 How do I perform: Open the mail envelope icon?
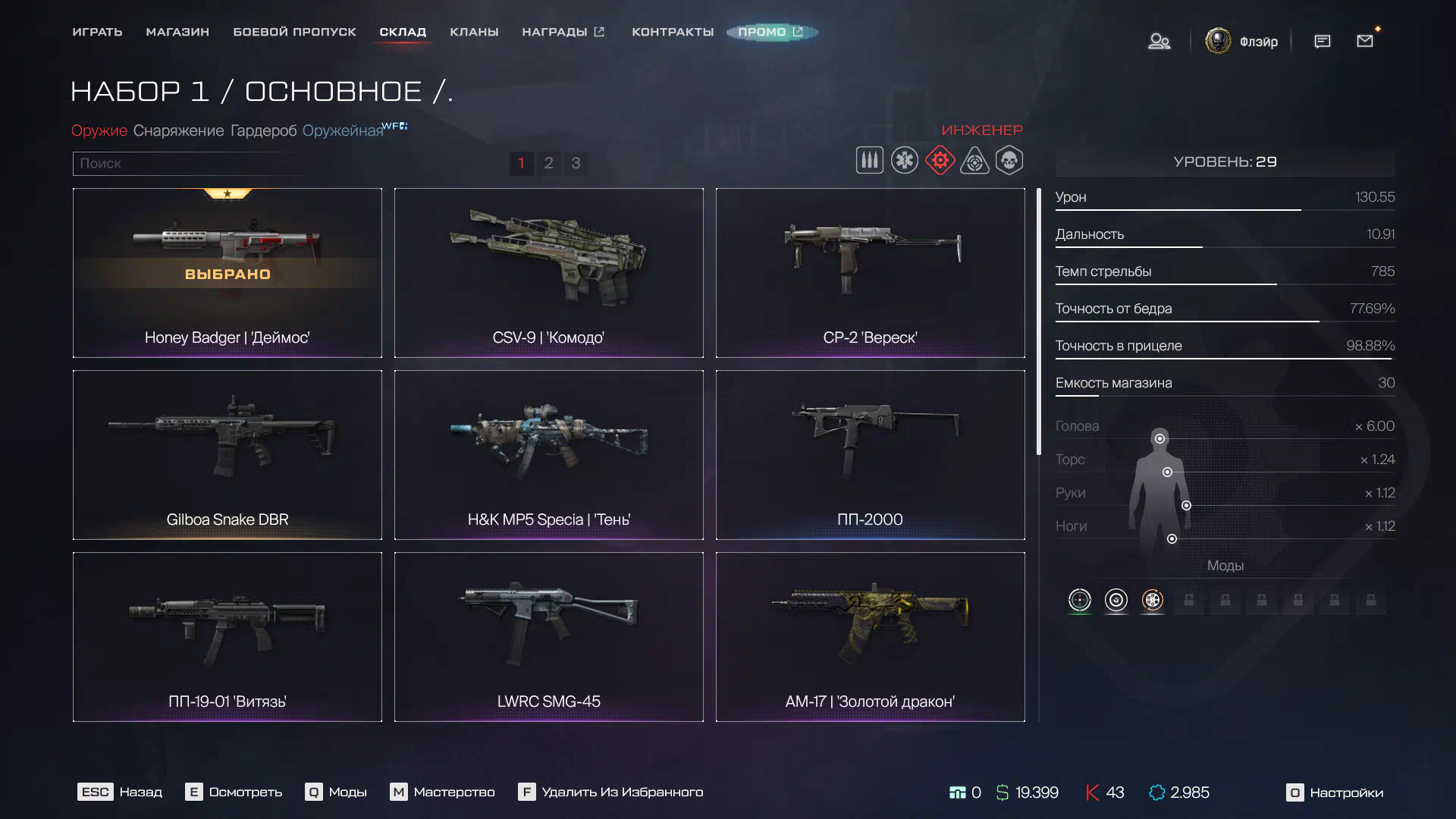point(1365,41)
